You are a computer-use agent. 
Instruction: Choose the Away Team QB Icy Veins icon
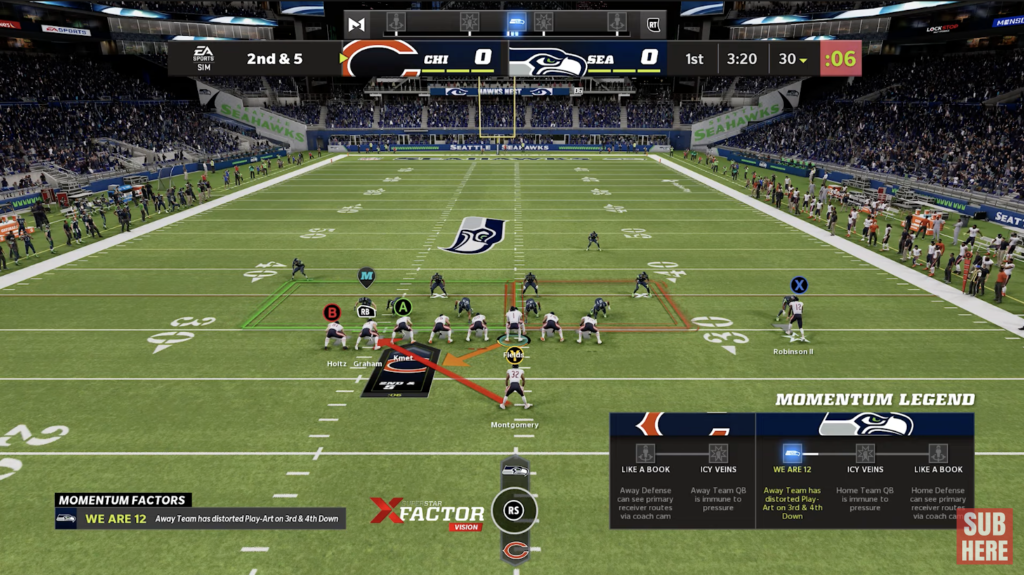(x=718, y=453)
